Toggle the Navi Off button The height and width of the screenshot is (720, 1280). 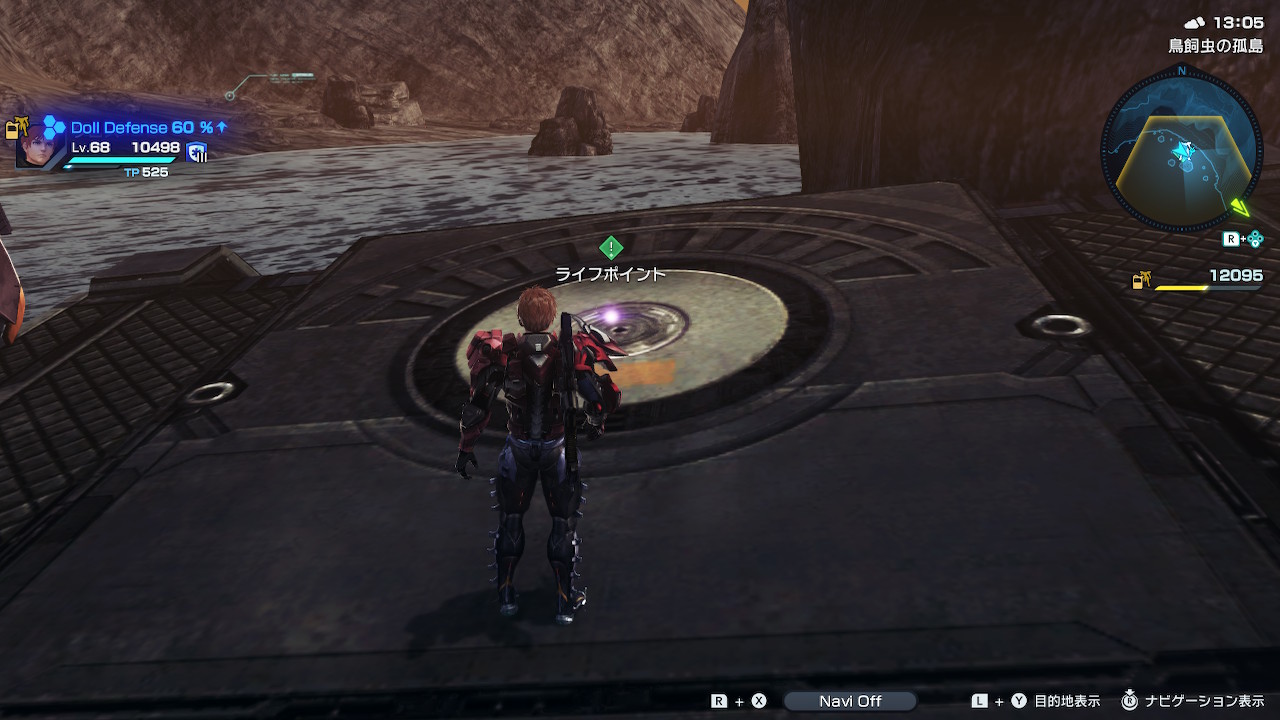(x=850, y=701)
